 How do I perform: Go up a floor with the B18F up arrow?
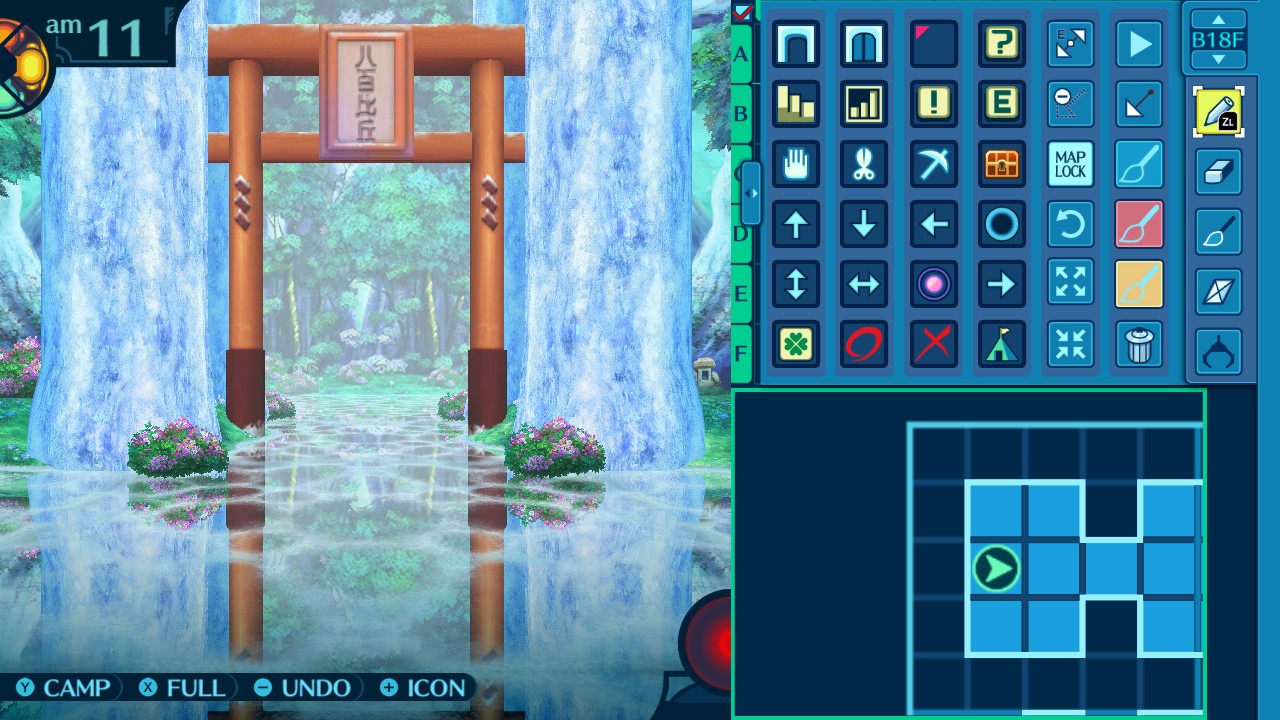(1218, 19)
